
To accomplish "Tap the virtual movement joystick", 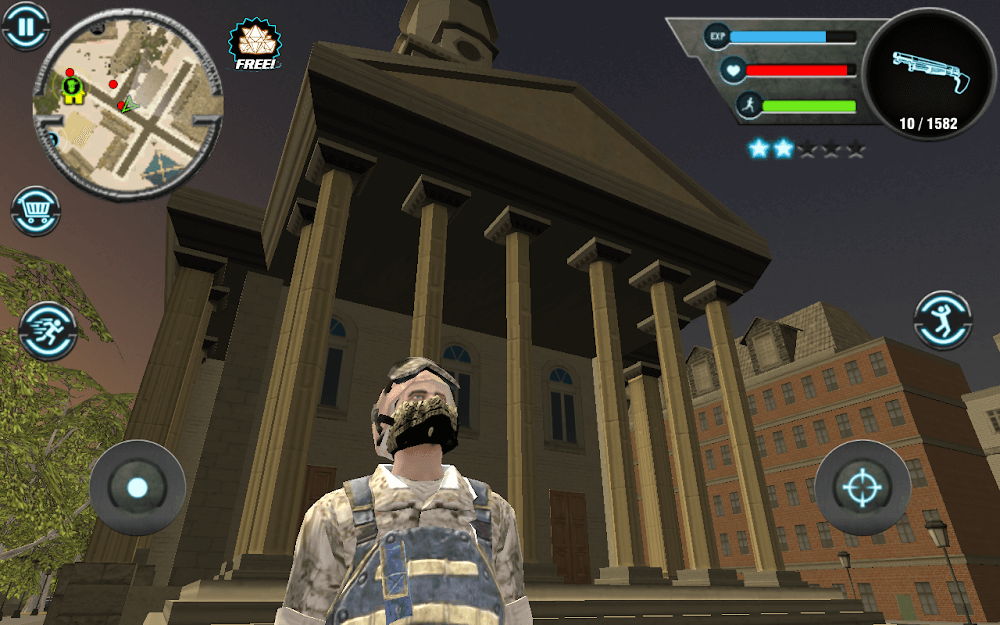I will (137, 488).
